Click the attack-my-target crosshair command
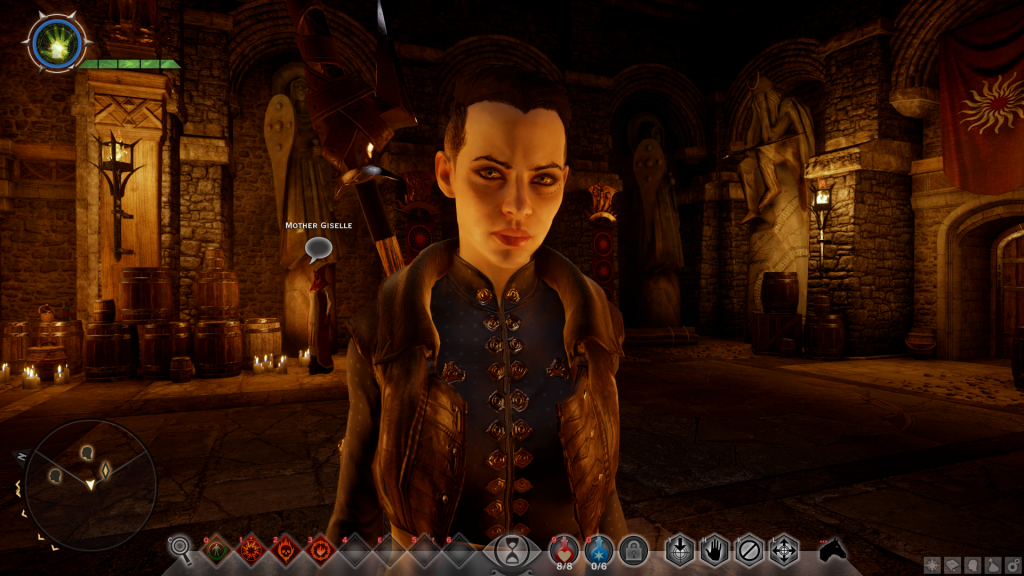Screen dimensions: 1024x576 pos(680,549)
